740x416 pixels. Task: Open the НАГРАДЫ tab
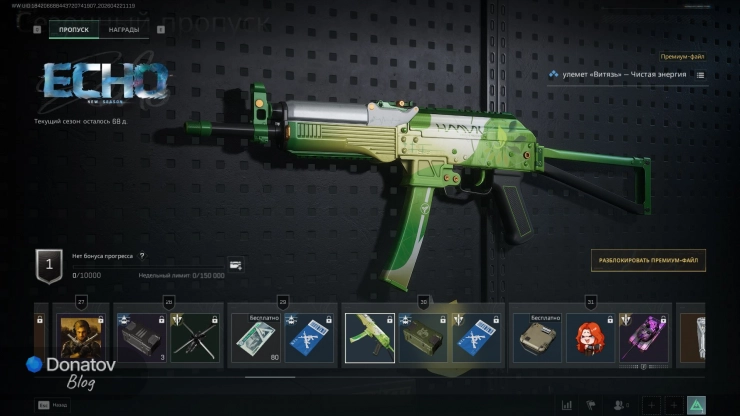(124, 30)
